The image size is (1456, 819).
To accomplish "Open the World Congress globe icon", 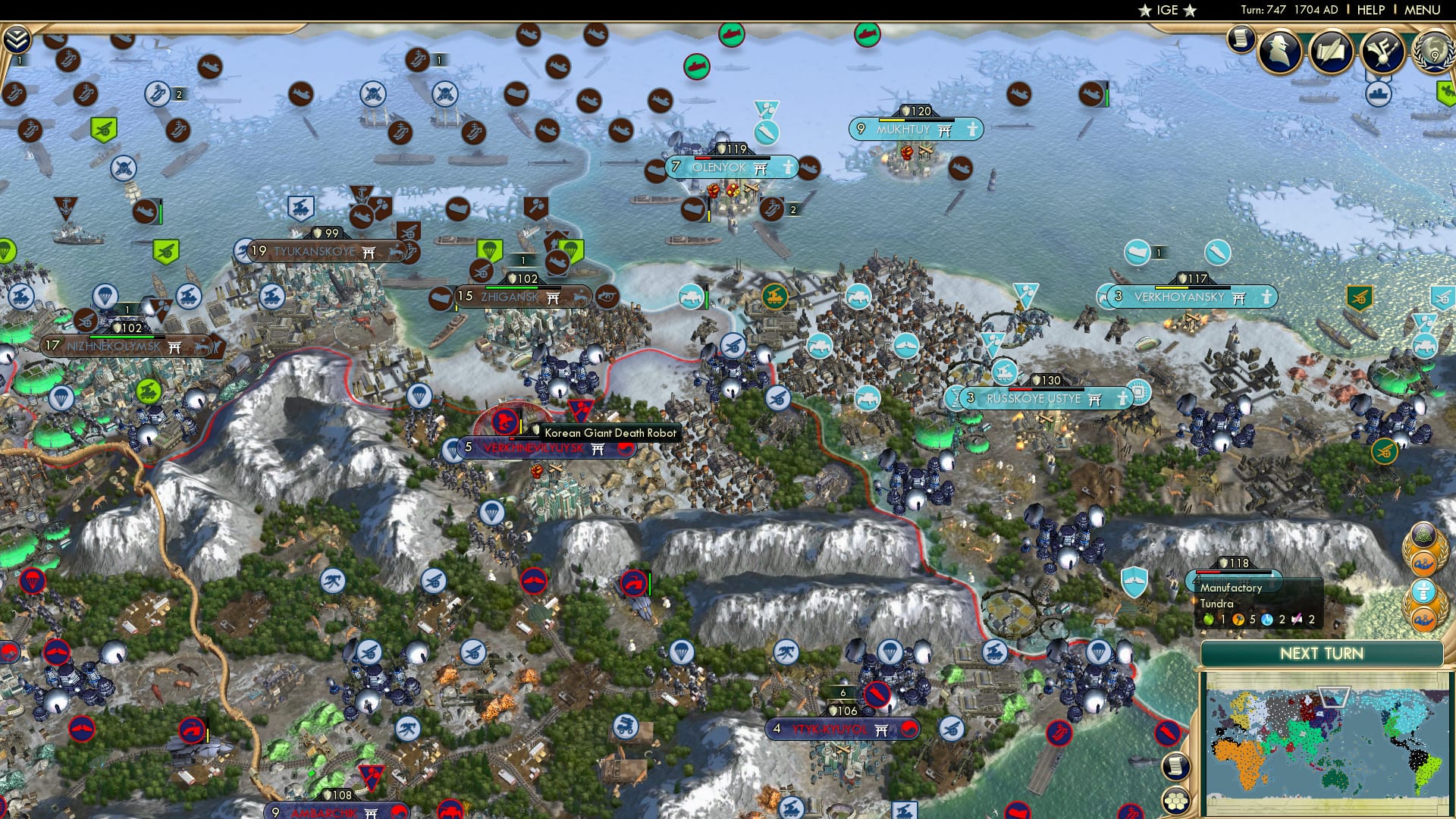I will click(1433, 53).
